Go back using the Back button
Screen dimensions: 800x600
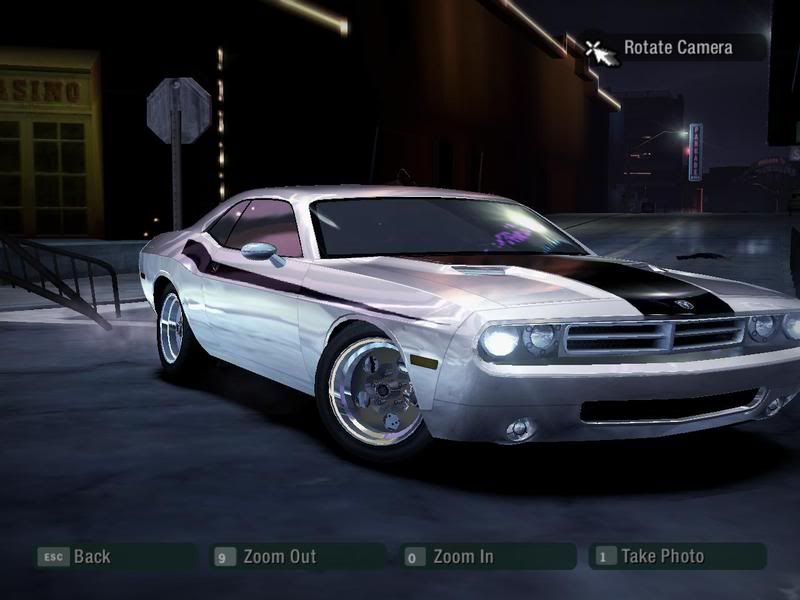[x=90, y=557]
